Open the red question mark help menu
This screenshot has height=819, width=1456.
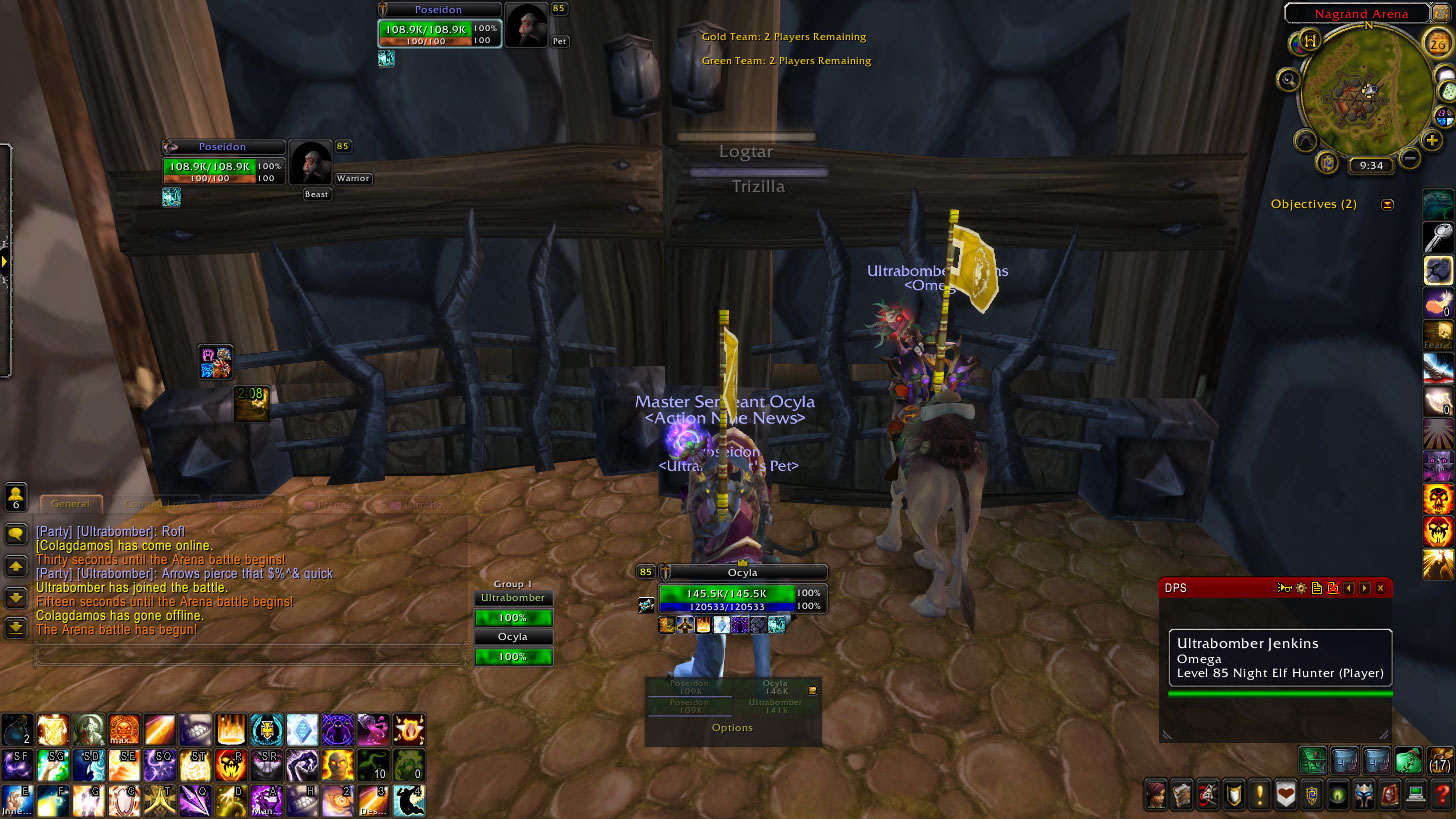(x=1441, y=795)
